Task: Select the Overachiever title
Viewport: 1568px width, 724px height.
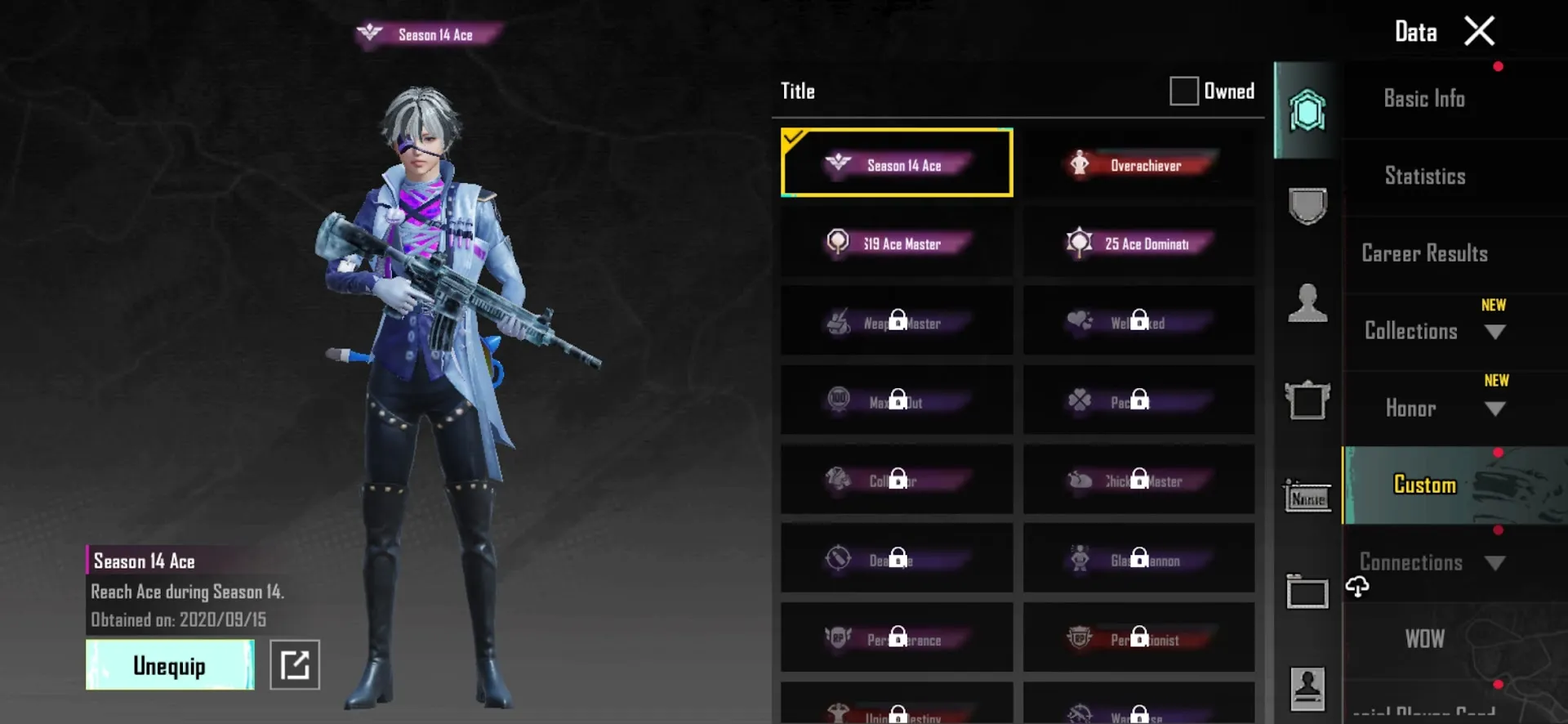Action: pyautogui.click(x=1138, y=163)
